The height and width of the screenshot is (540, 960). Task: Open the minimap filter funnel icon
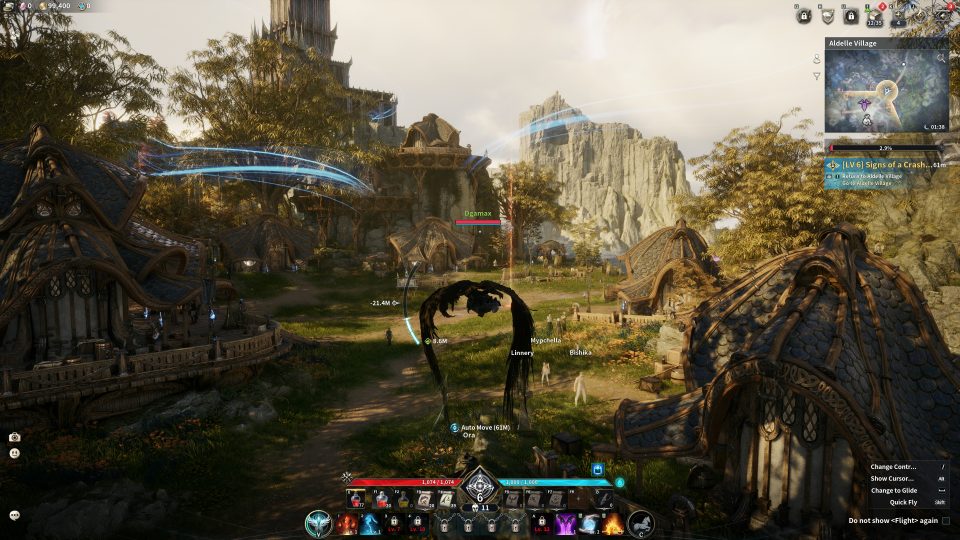pos(817,76)
